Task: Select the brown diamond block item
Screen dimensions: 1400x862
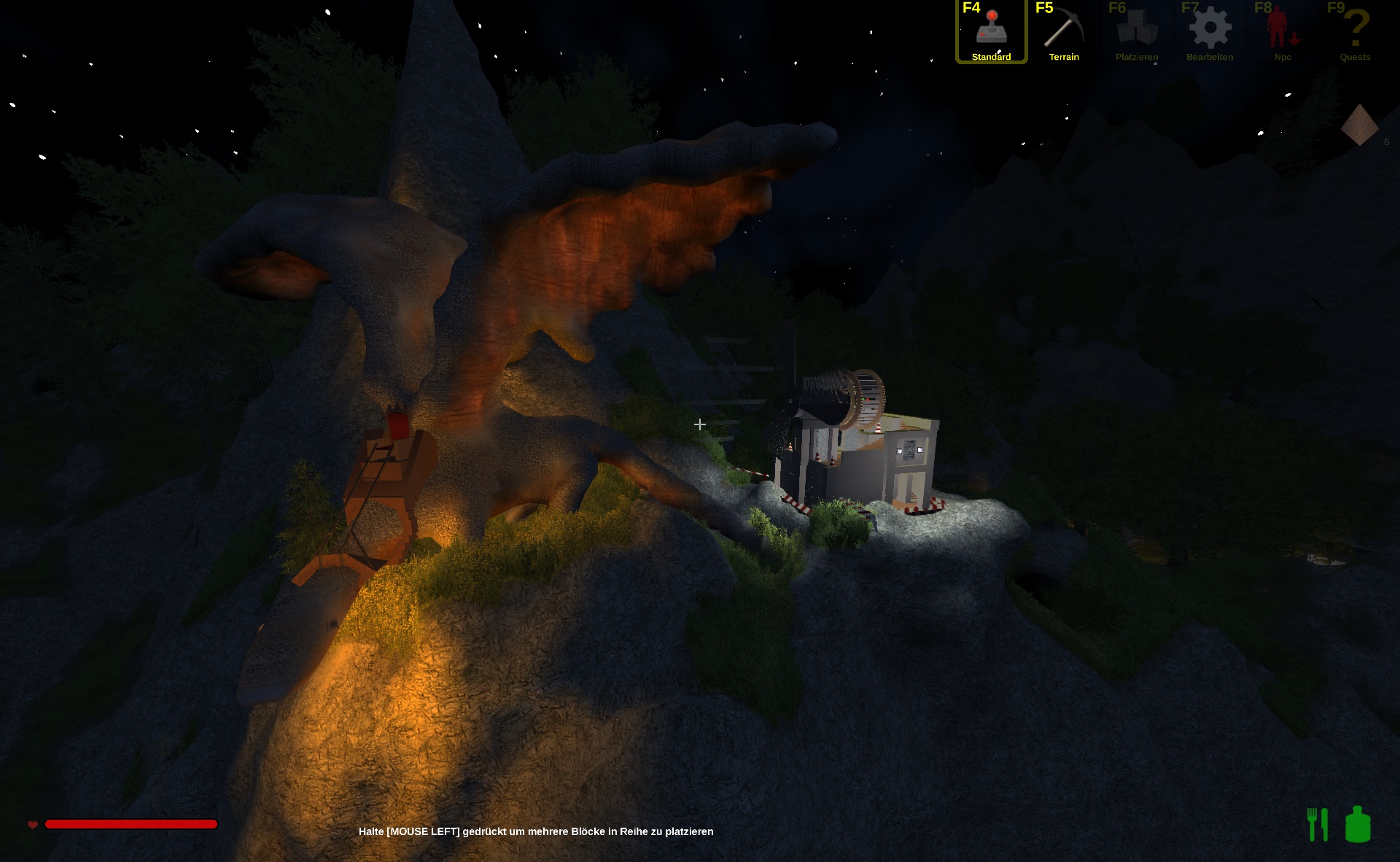Action: pyautogui.click(x=1359, y=125)
